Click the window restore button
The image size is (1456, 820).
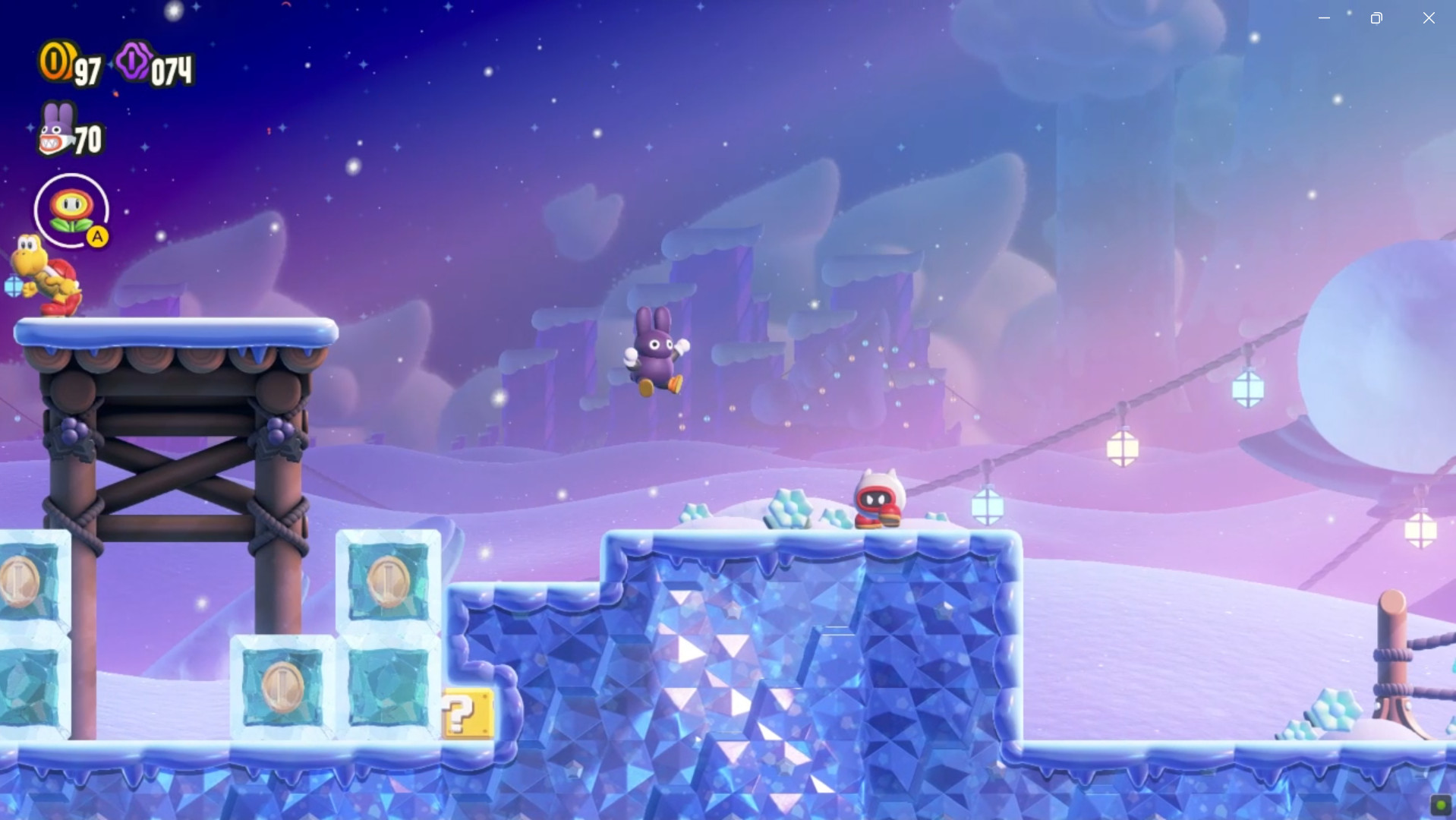coord(1376,17)
